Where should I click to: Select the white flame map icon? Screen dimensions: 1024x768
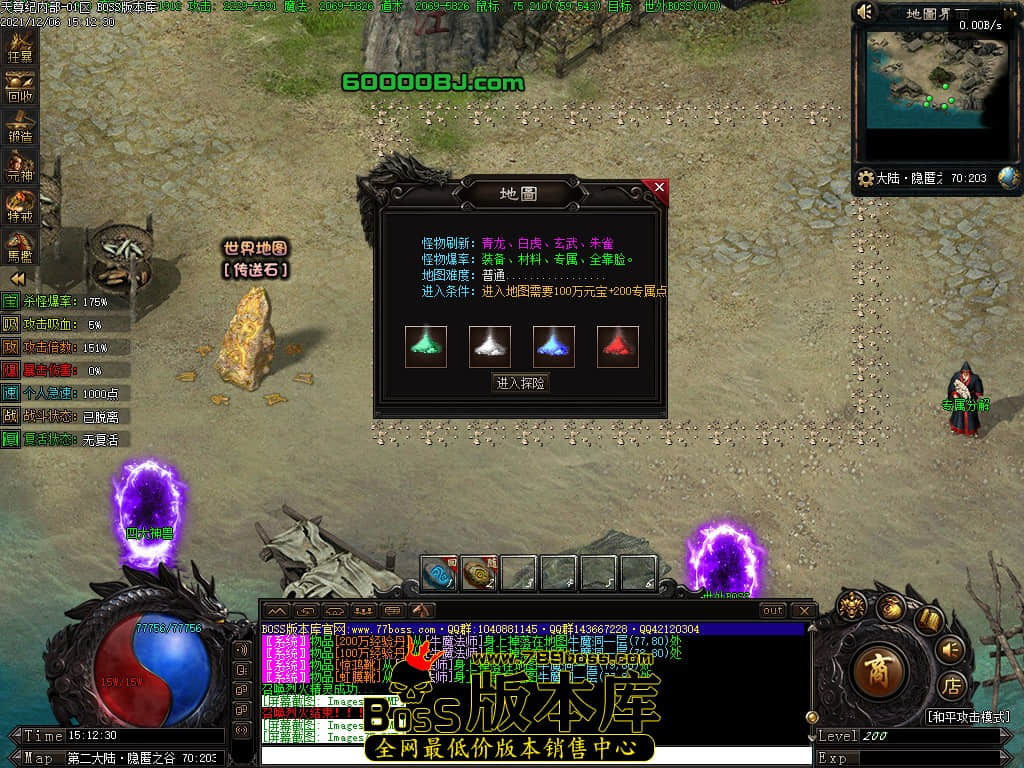(x=490, y=346)
